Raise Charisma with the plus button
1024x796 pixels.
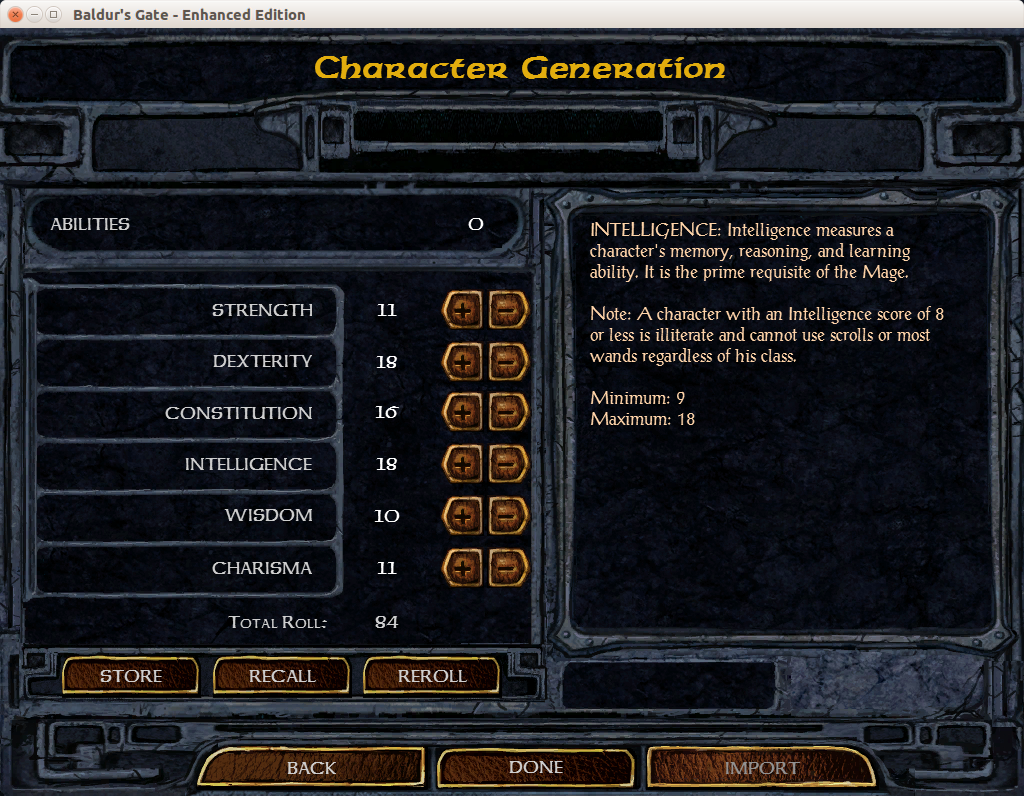tap(461, 568)
